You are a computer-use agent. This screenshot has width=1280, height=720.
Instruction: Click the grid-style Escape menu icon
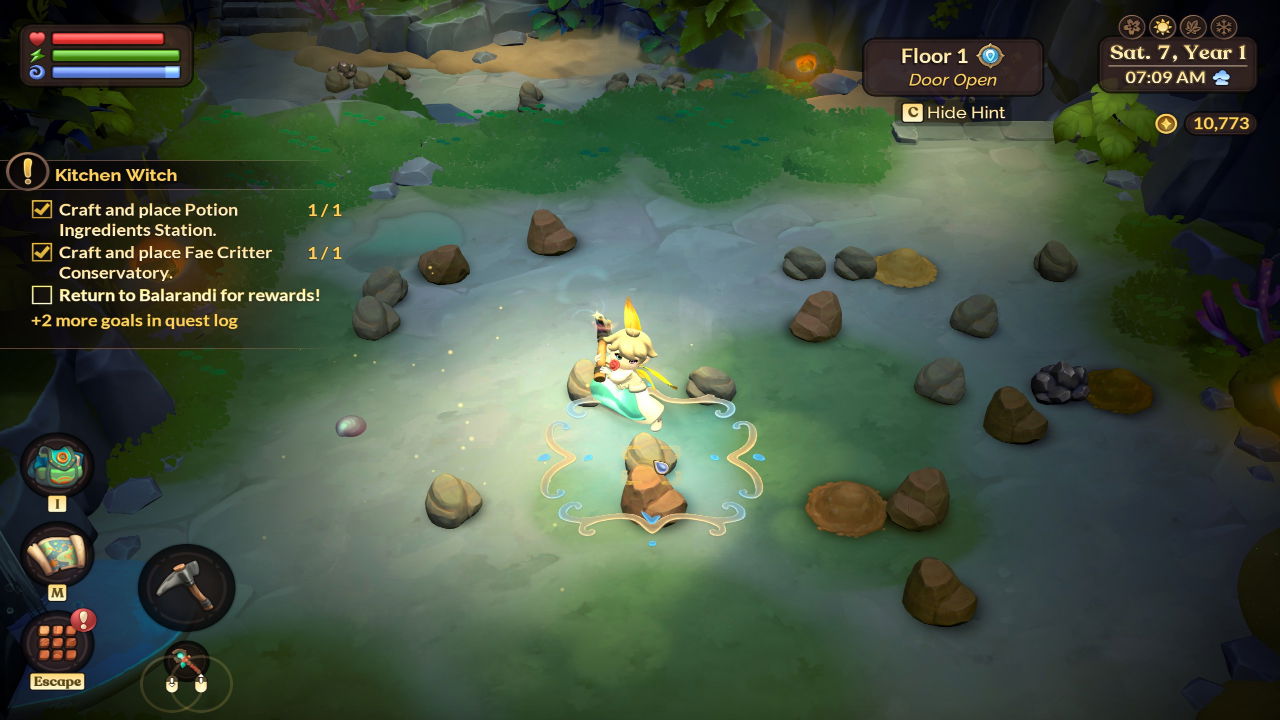(57, 645)
